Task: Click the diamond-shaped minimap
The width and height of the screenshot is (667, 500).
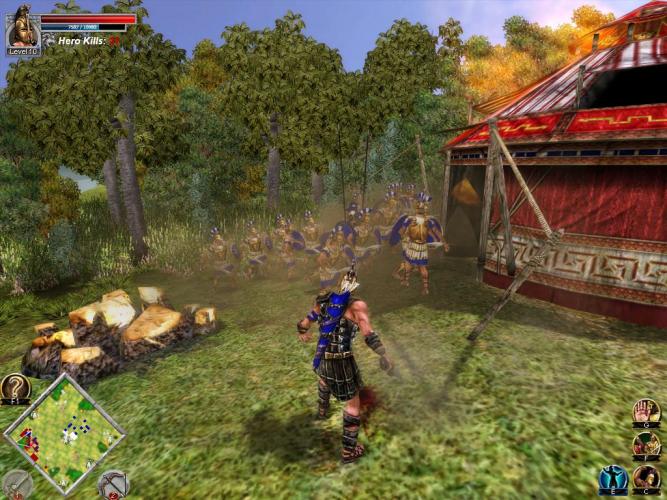Action: (x=64, y=432)
